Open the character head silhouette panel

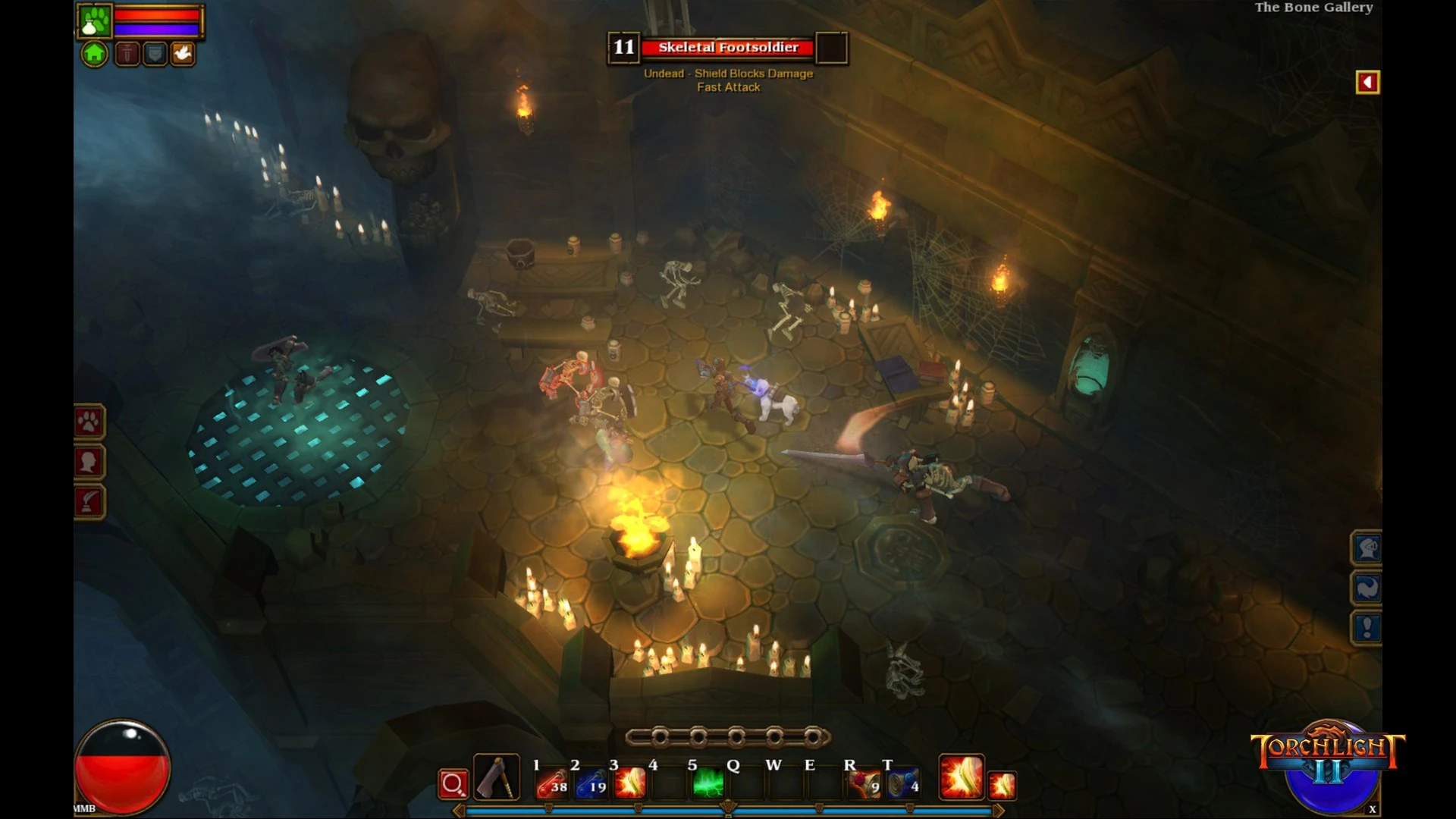[x=89, y=462]
